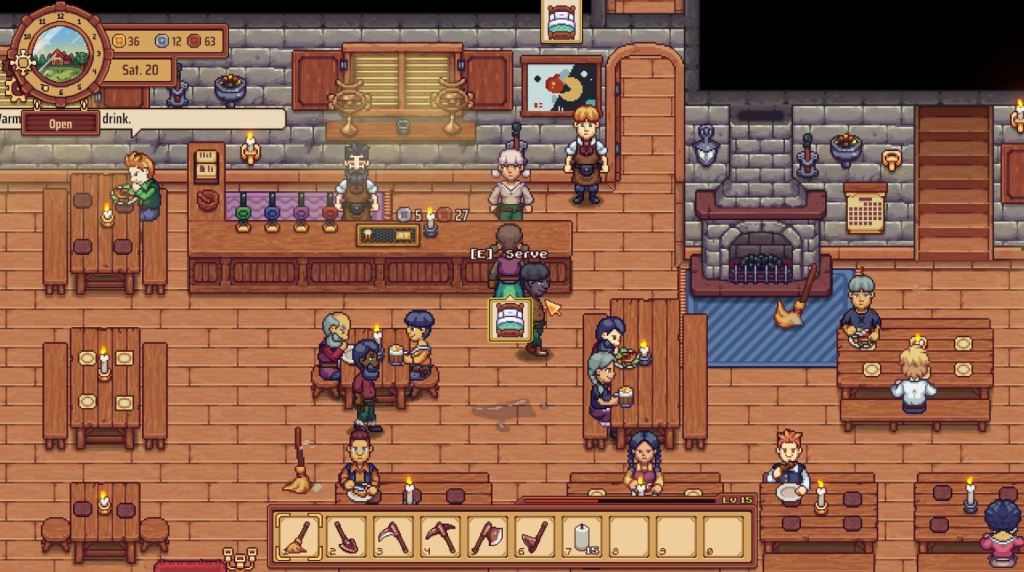Select the shovel hotbar slot
Viewport: 1024px width, 572px height.
pos(345,536)
